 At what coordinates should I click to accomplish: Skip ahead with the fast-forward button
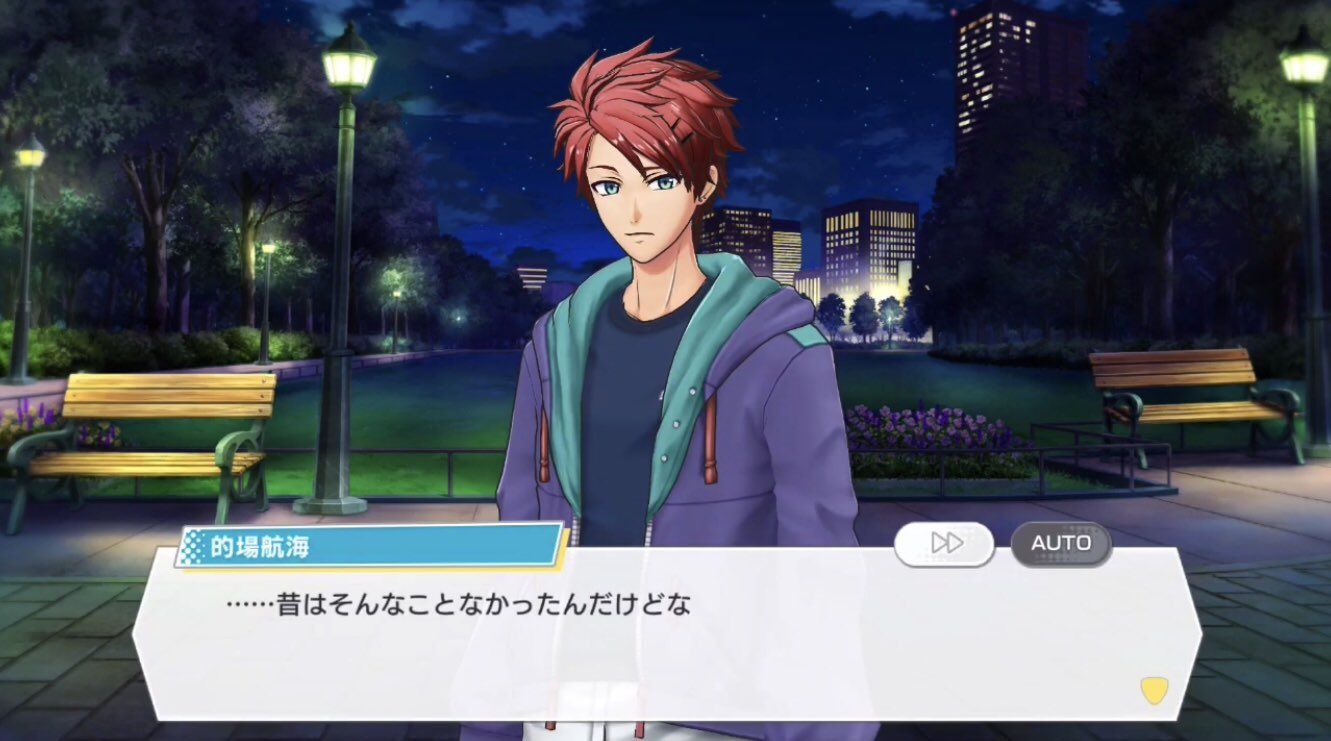click(944, 543)
